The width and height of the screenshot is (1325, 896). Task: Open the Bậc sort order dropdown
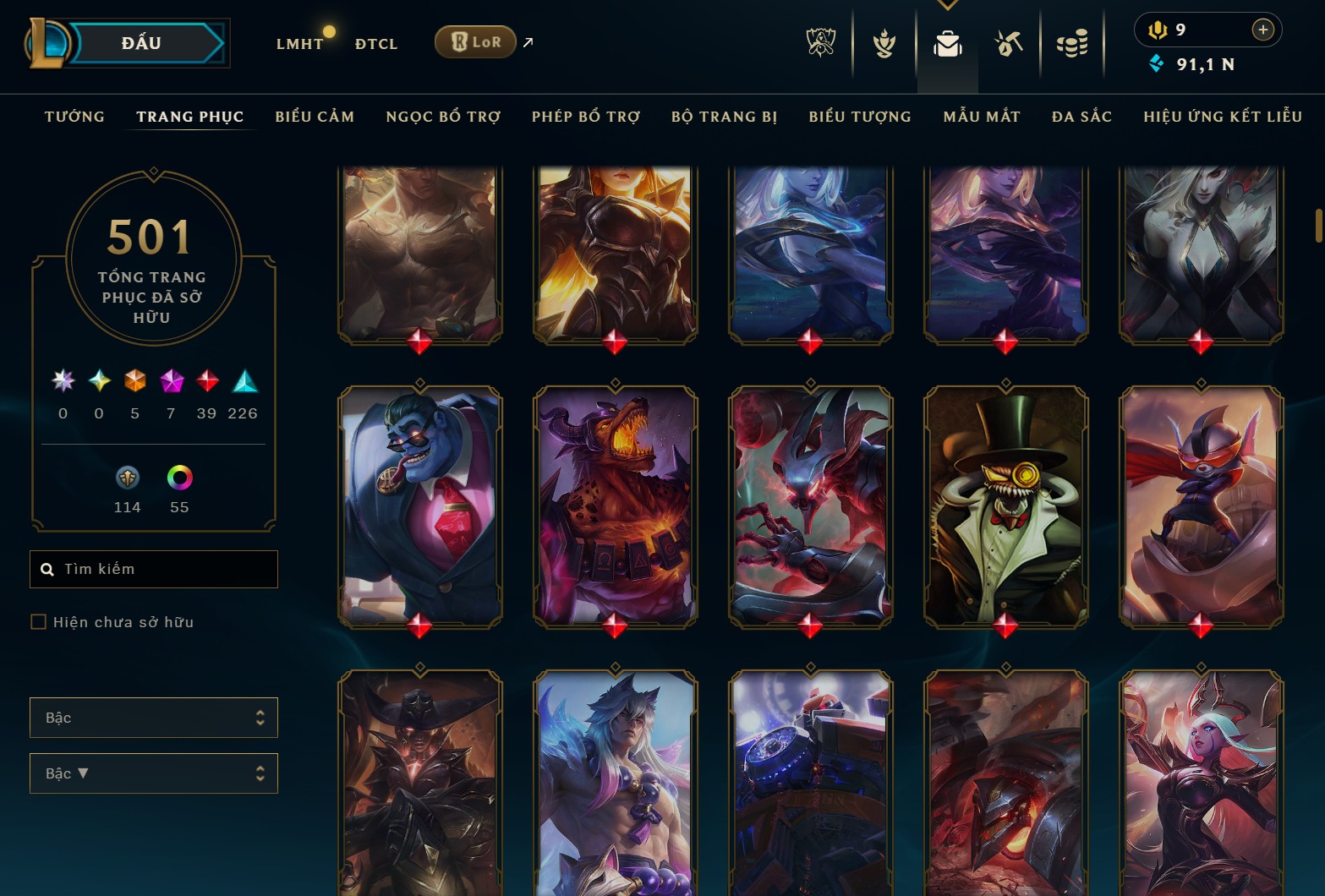pos(153,773)
